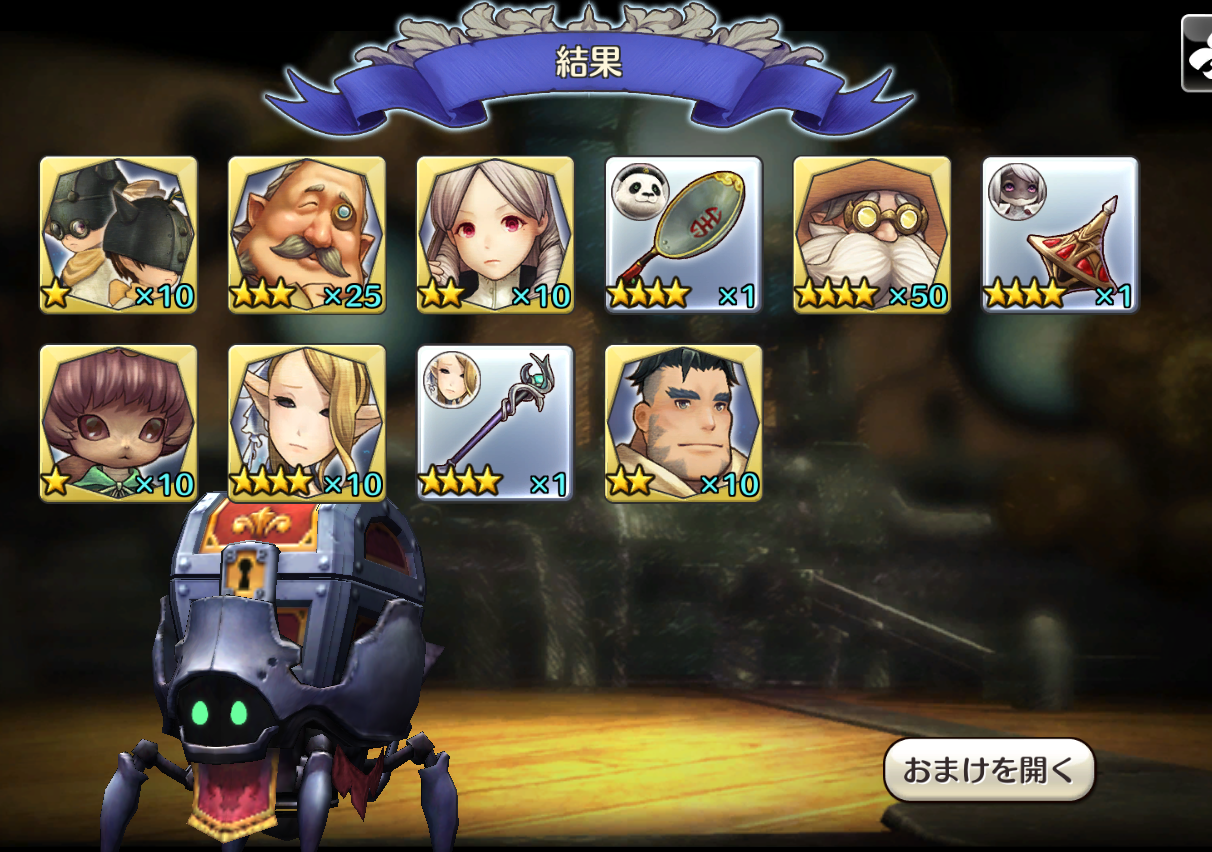Select the bearded goggles old man tile
Screen dimensions: 1212x852
pyautogui.click(x=872, y=234)
